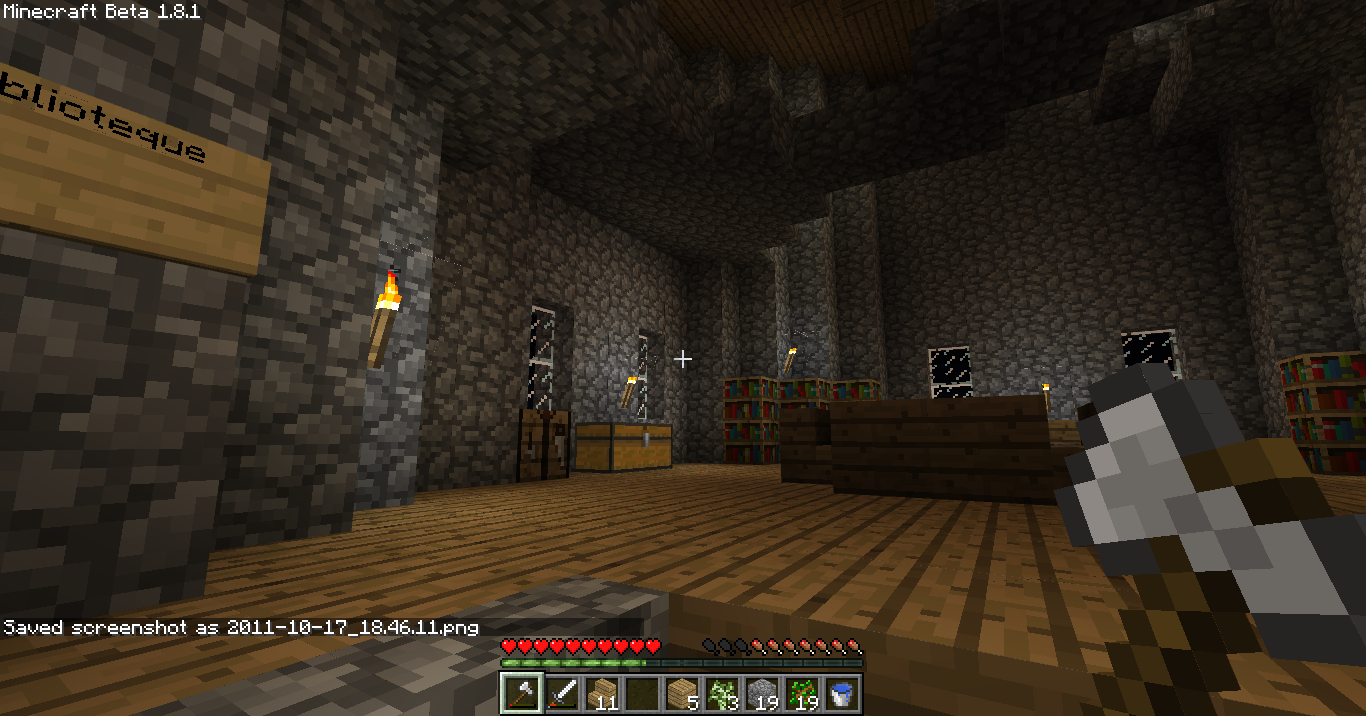The image size is (1366, 716).
Task: Select the iron axe hotbar slot
Action: 521,692
